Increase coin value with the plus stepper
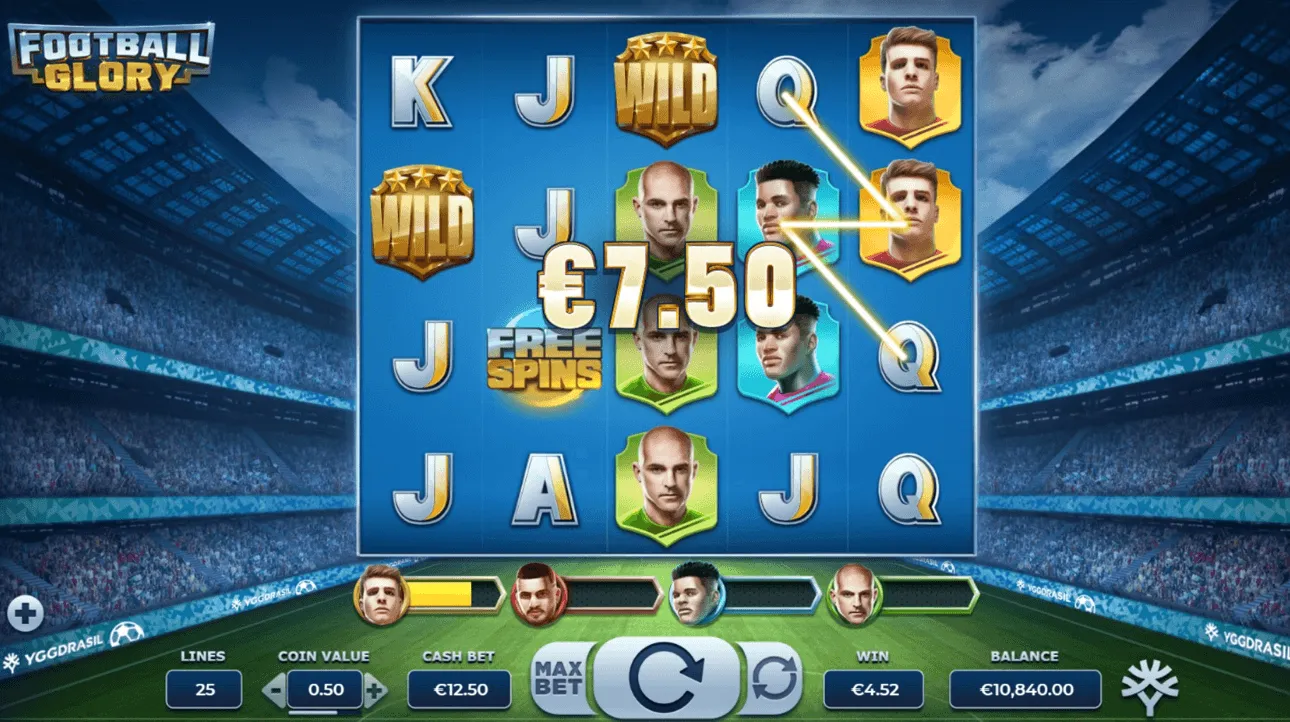The height and width of the screenshot is (722, 1290). 376,689
